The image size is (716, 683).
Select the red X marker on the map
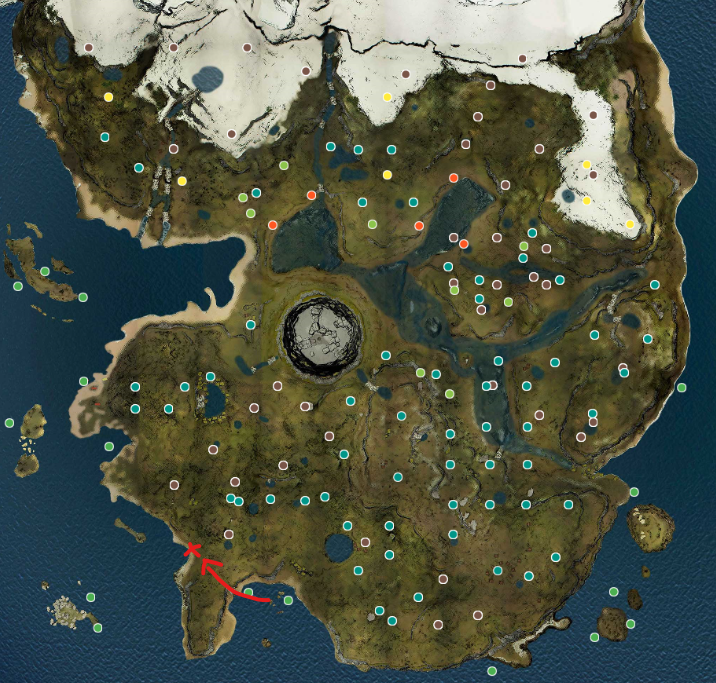click(x=193, y=549)
